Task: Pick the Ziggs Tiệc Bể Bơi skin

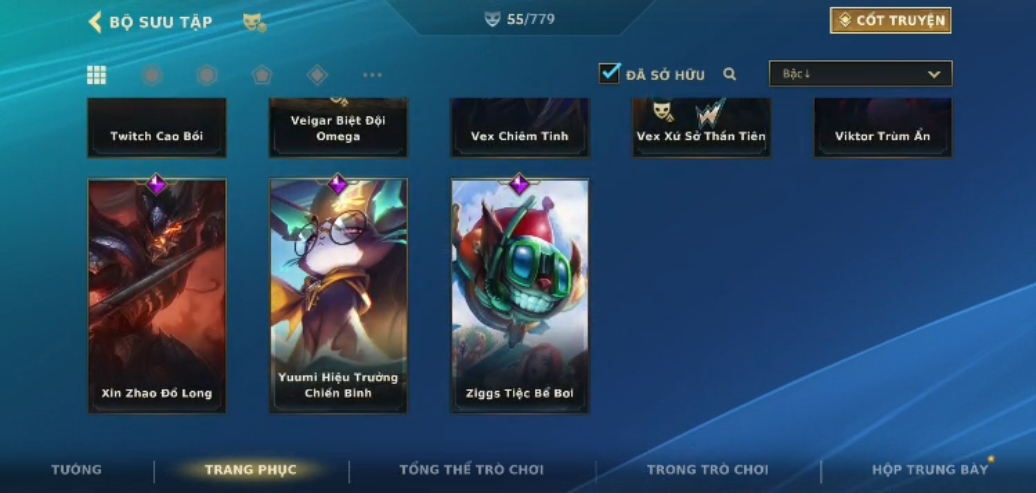Action: tap(519, 295)
